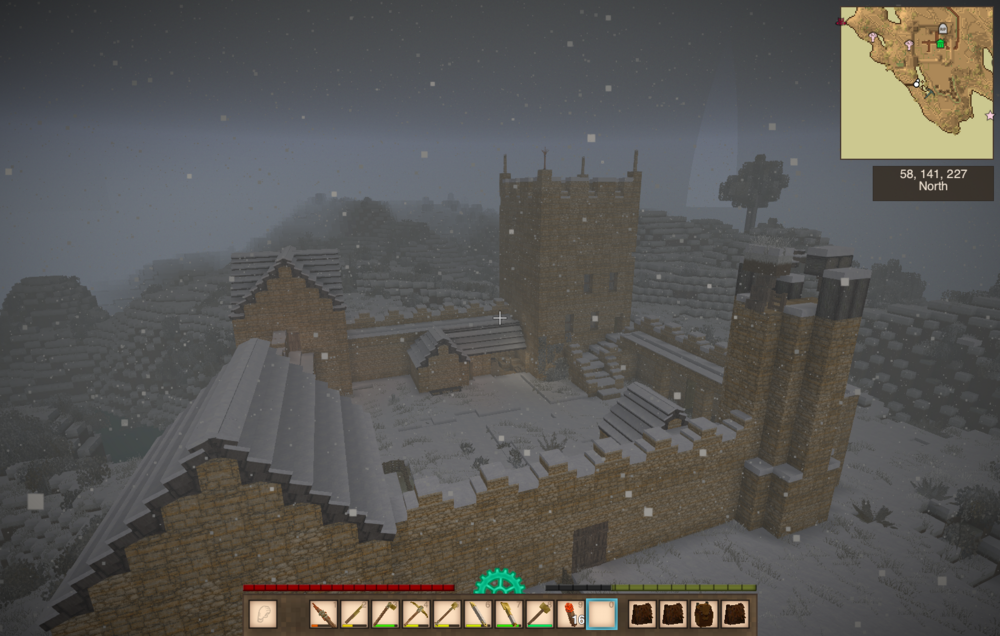Viewport: 1000px width, 636px height.
Task: Select the green marker on the minimap
Action: point(940,44)
